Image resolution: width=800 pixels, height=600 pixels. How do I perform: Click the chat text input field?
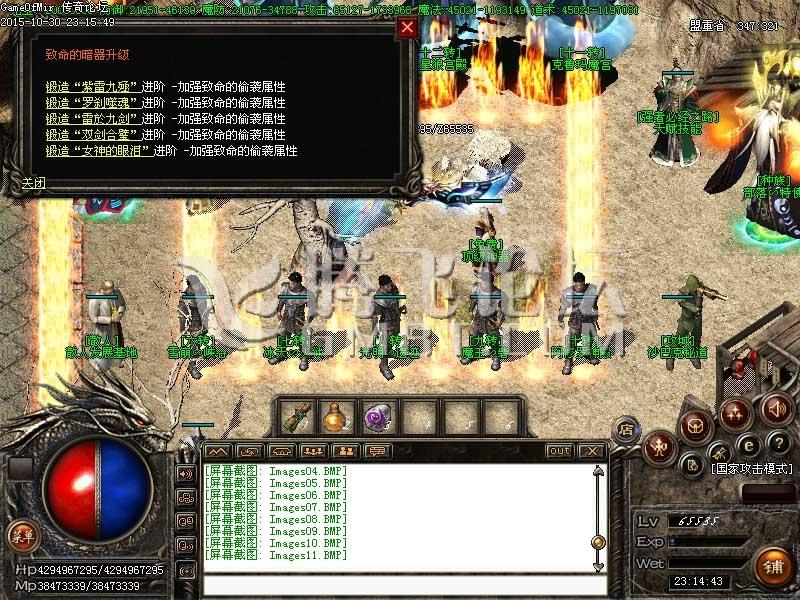pos(400,584)
